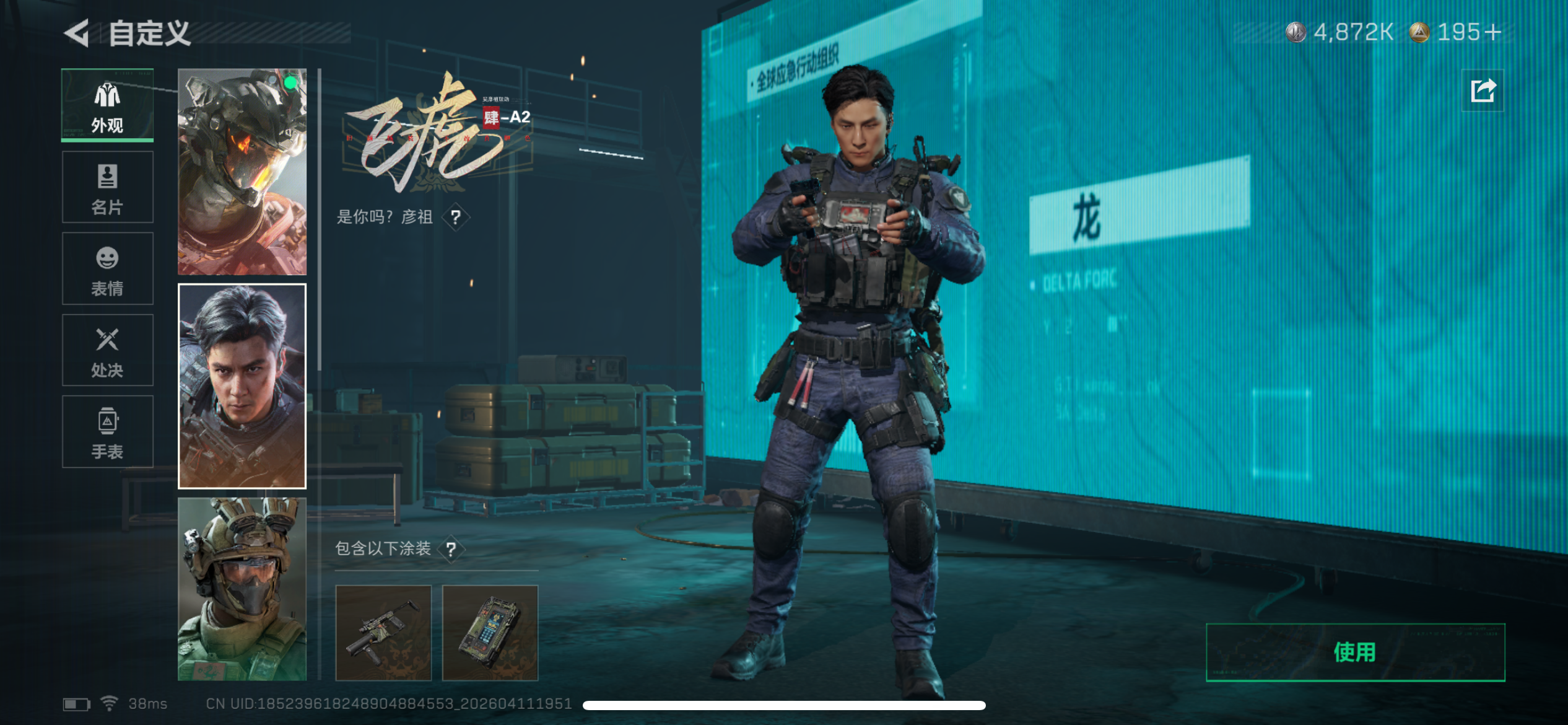Screen dimensions: 1568x725
Task: Open the 表情 emote customization panel
Action: 108,268
